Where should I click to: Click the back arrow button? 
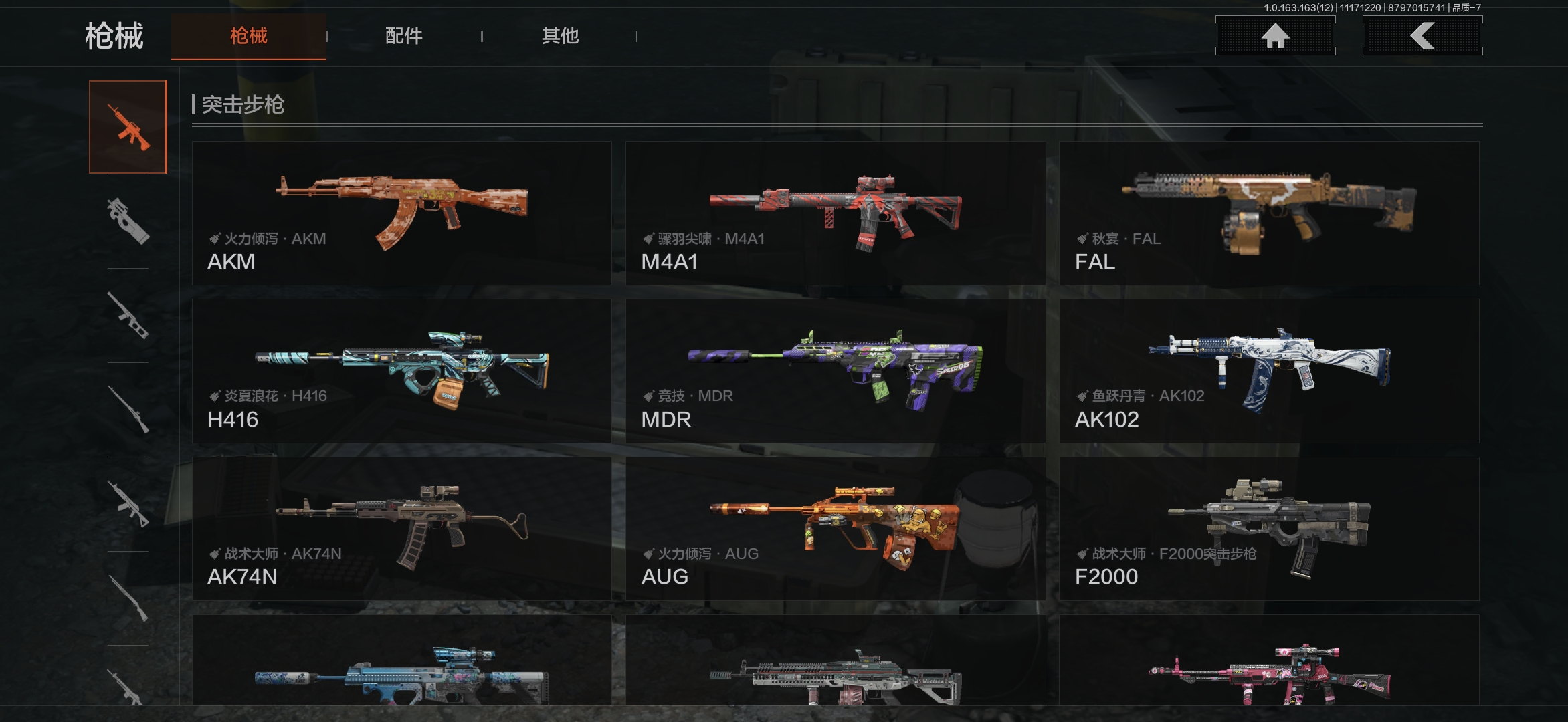point(1422,36)
